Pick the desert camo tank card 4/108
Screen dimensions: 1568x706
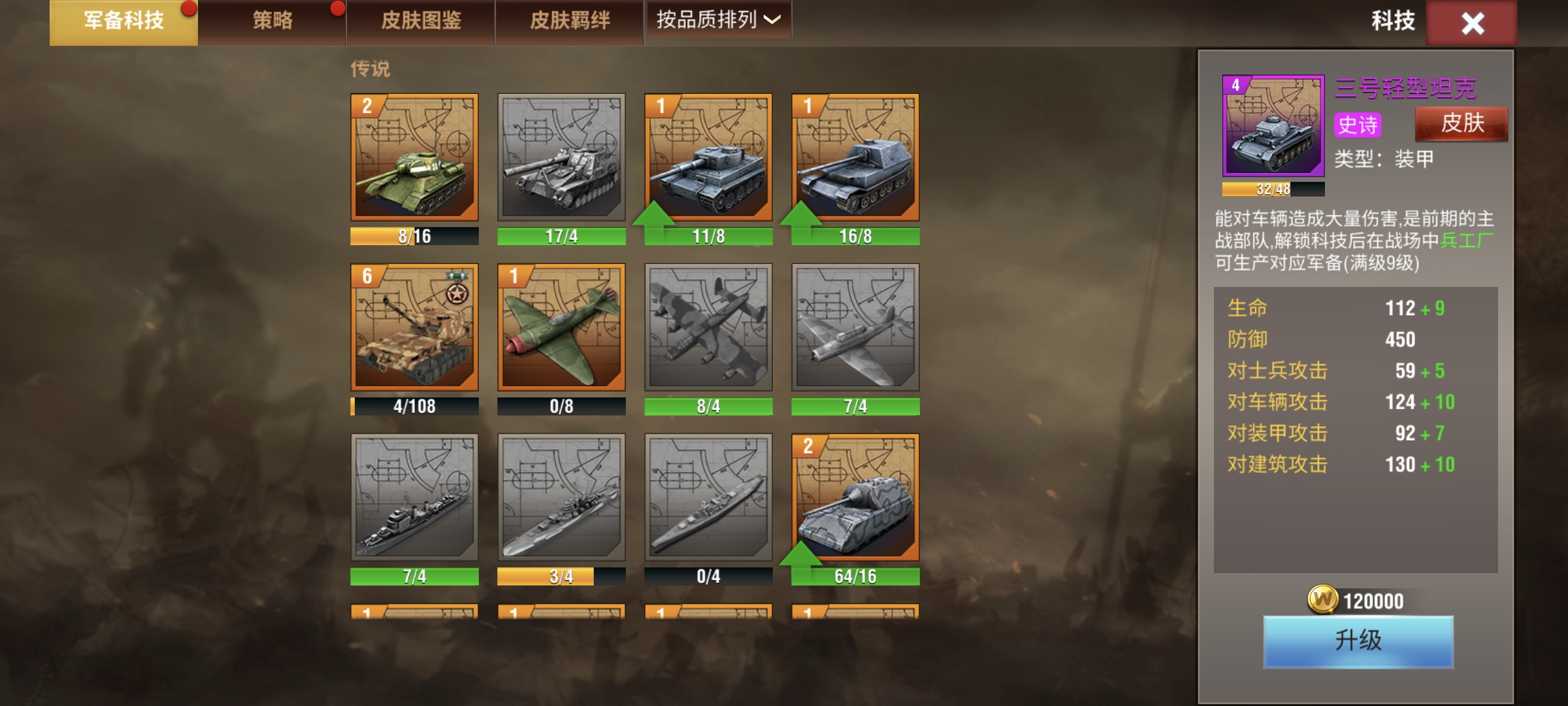414,327
